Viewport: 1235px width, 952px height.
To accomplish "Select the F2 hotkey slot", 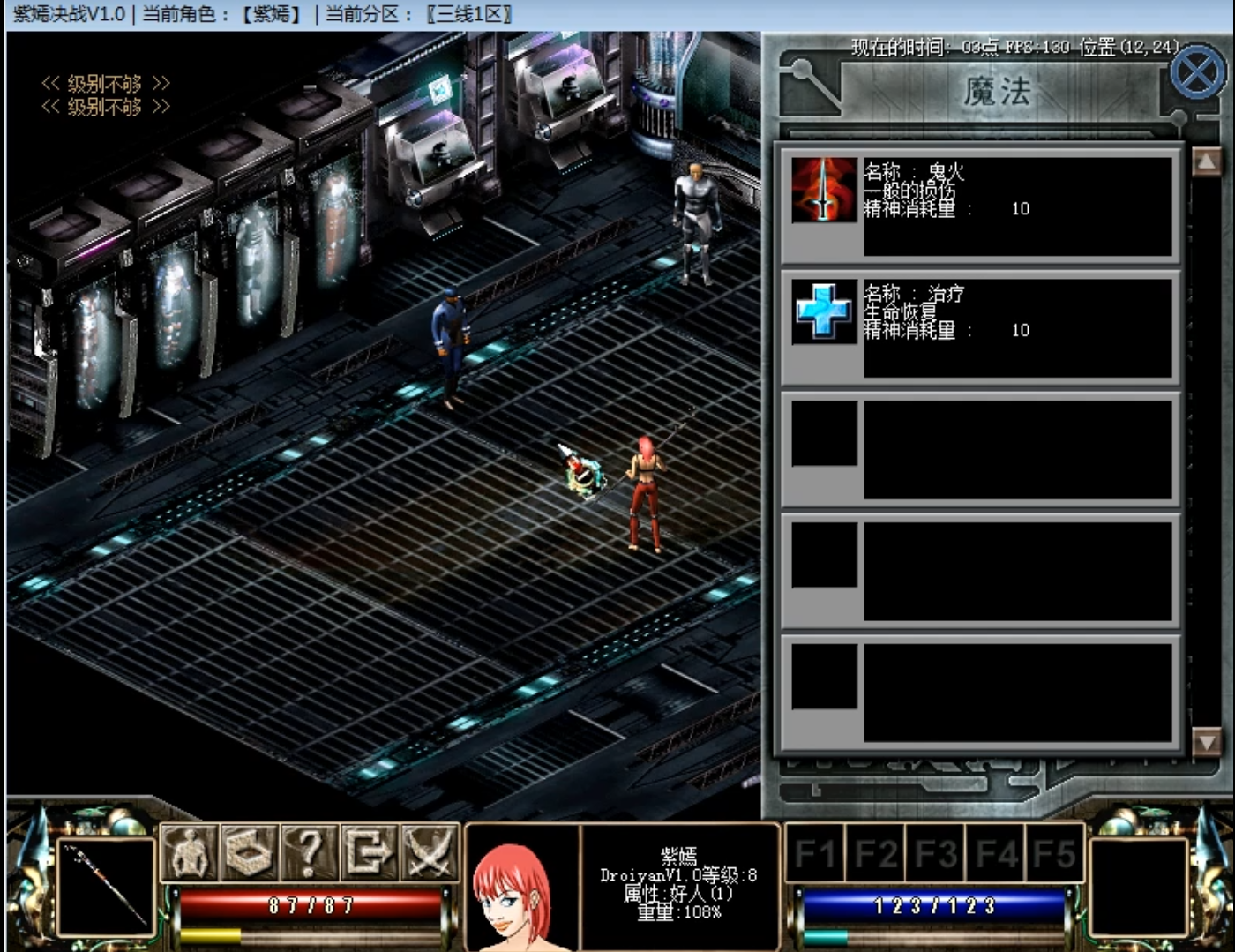I will [x=875, y=854].
